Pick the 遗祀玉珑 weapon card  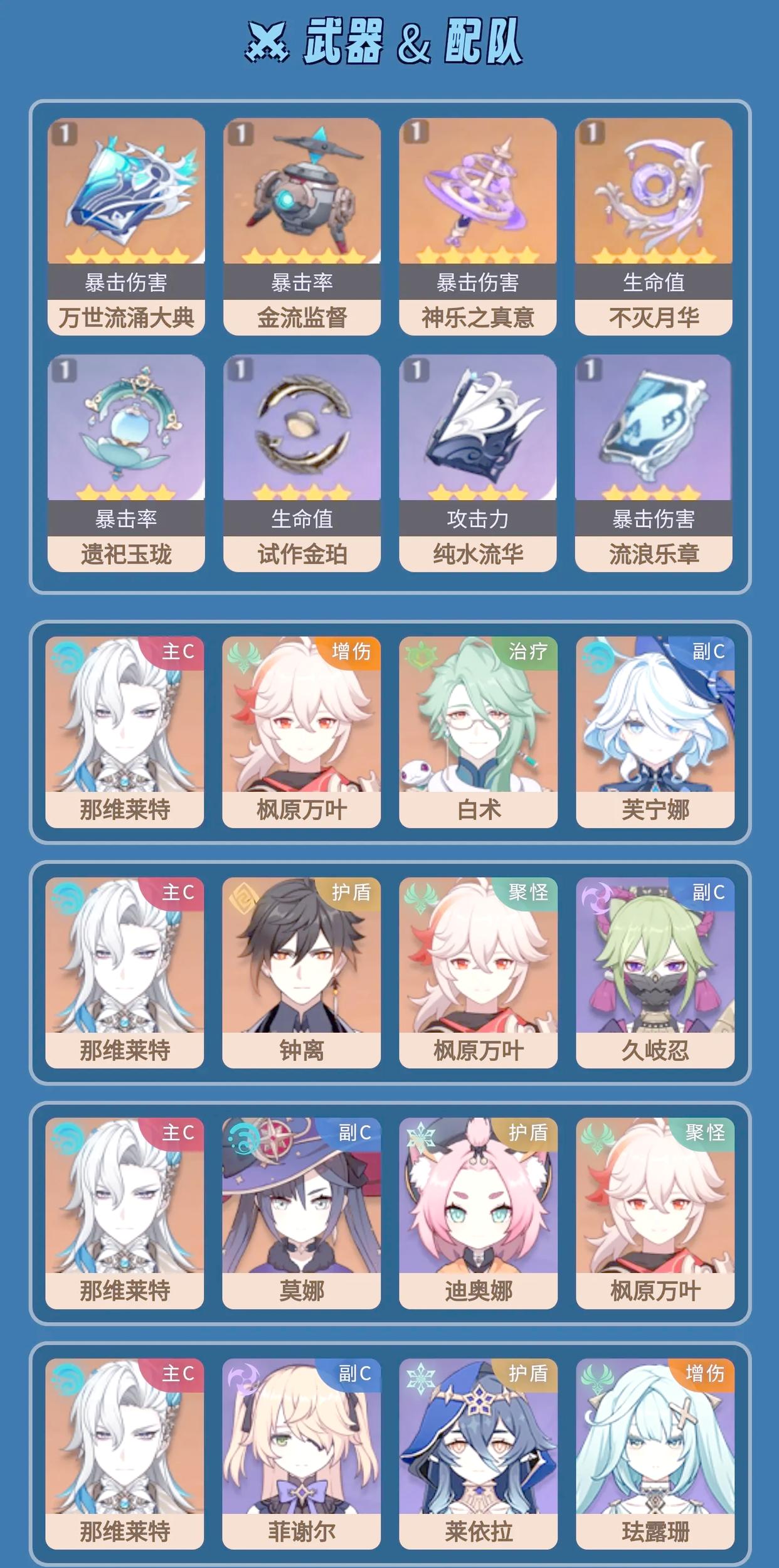pos(126,462)
